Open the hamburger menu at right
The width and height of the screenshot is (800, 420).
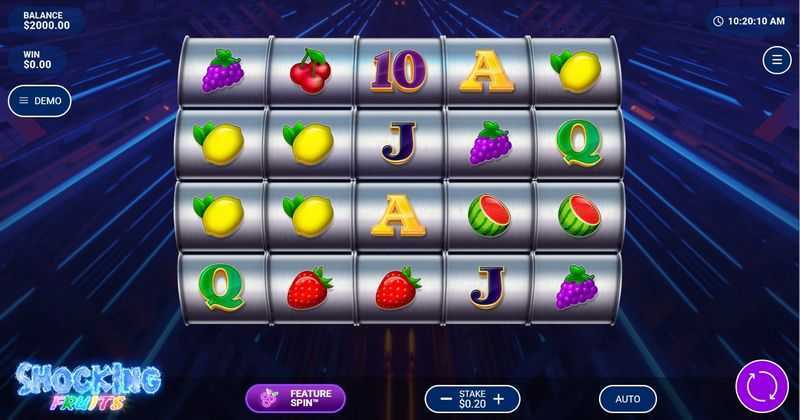(x=776, y=60)
